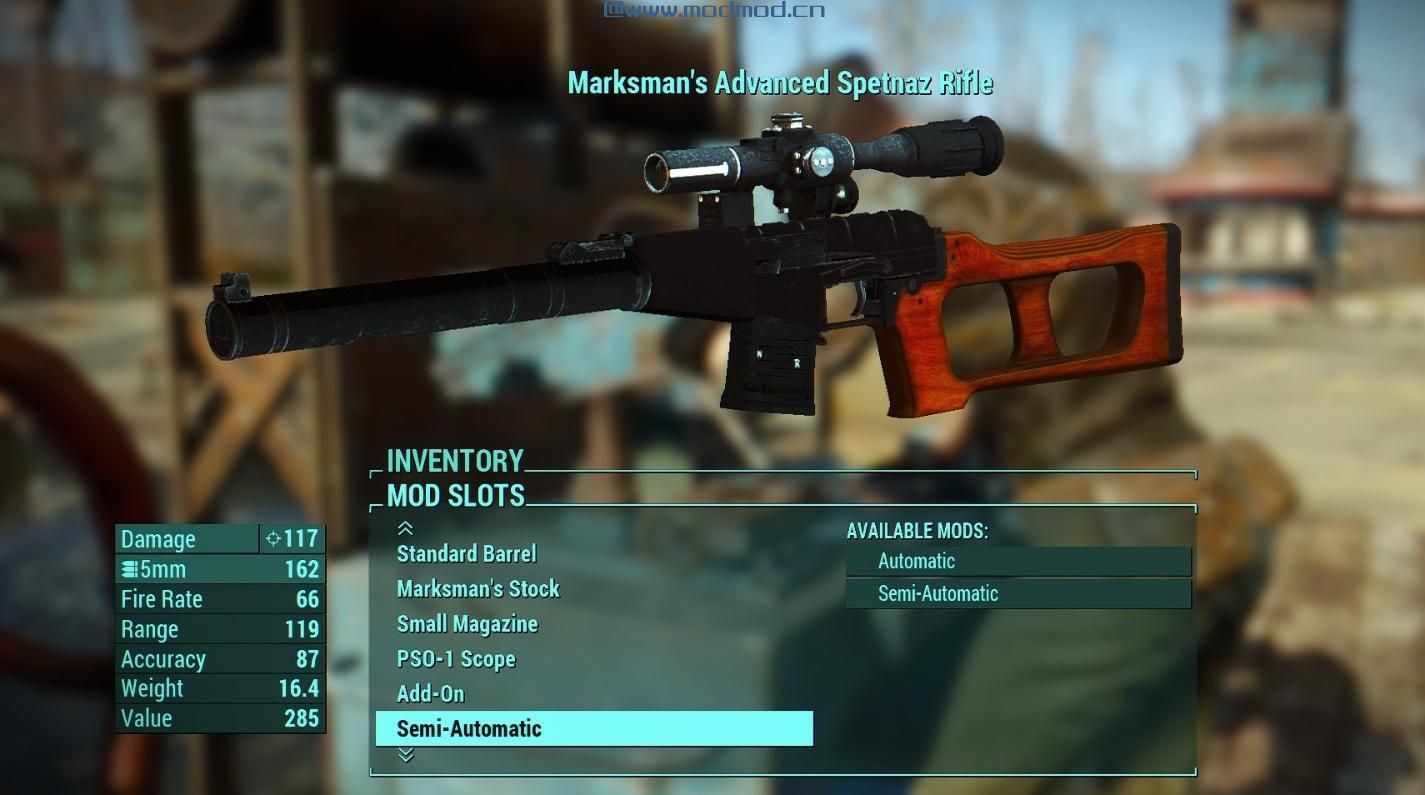Select the 5mm ammo bullets icon
This screenshot has height=795, width=1425.
point(128,569)
